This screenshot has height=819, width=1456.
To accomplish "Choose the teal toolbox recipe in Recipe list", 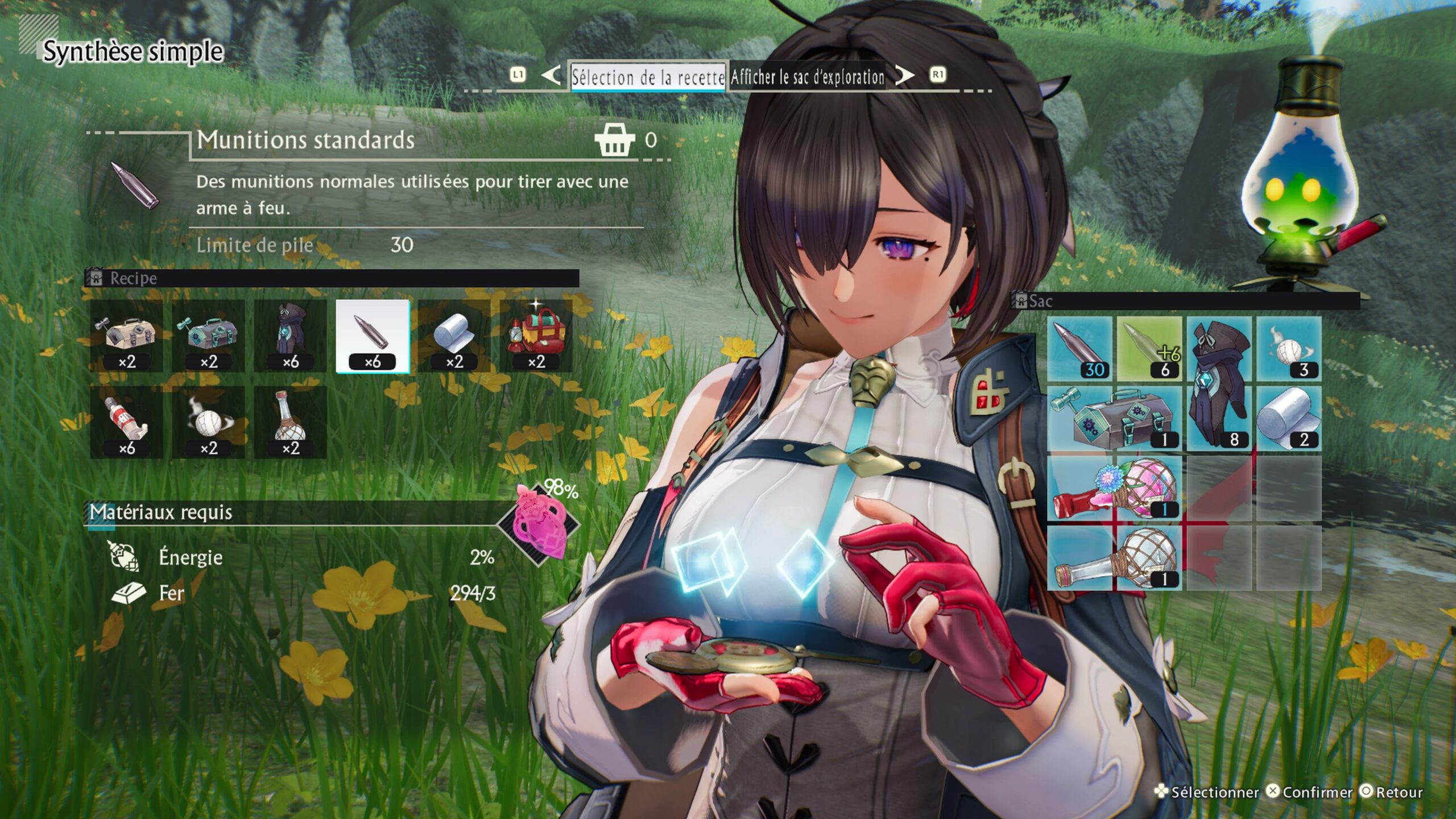I will coord(208,336).
